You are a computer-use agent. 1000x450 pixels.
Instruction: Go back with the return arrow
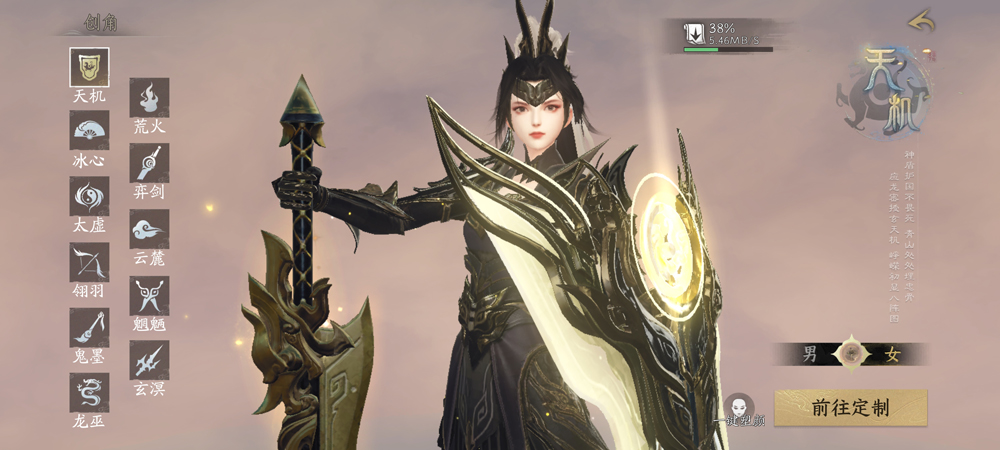pyautogui.click(x=921, y=21)
